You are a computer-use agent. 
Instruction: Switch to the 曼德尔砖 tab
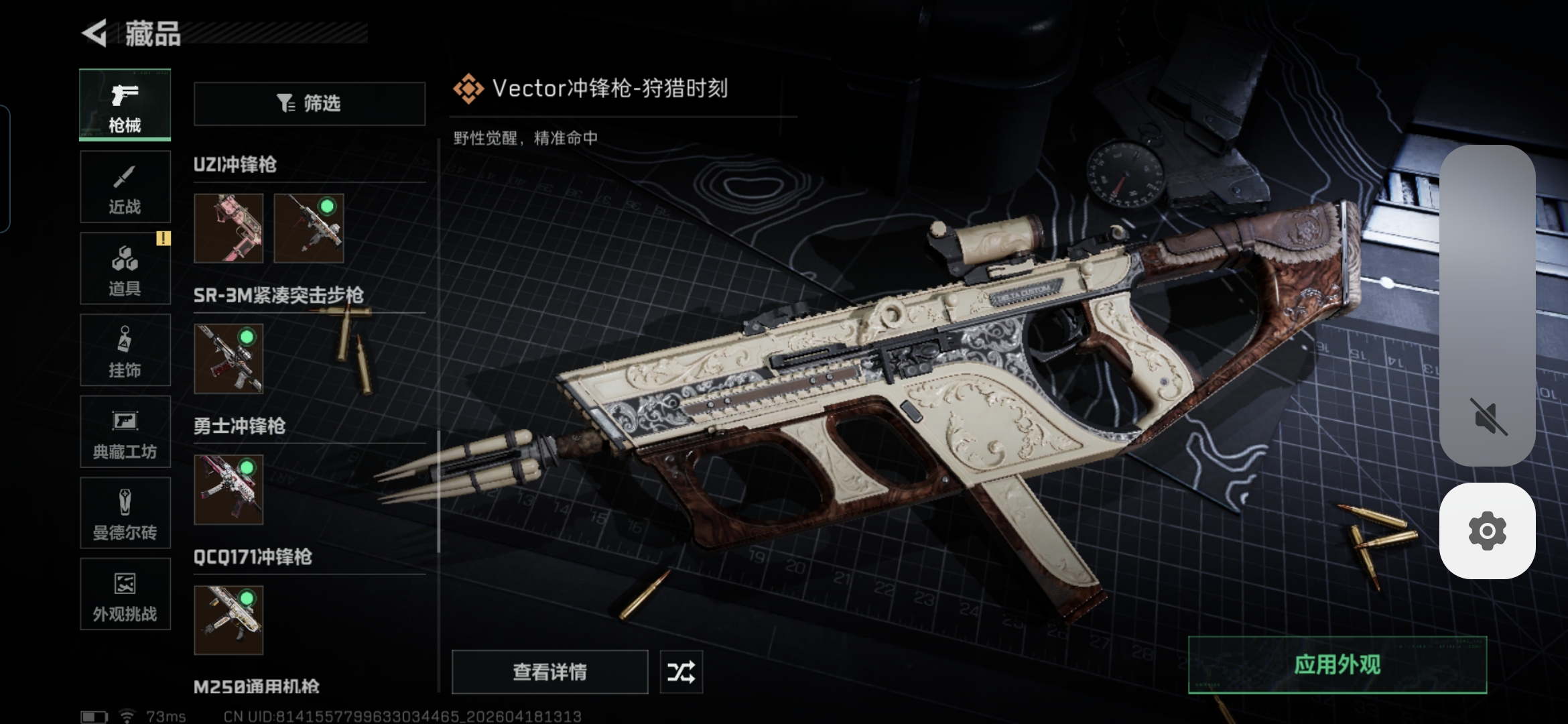pos(125,514)
